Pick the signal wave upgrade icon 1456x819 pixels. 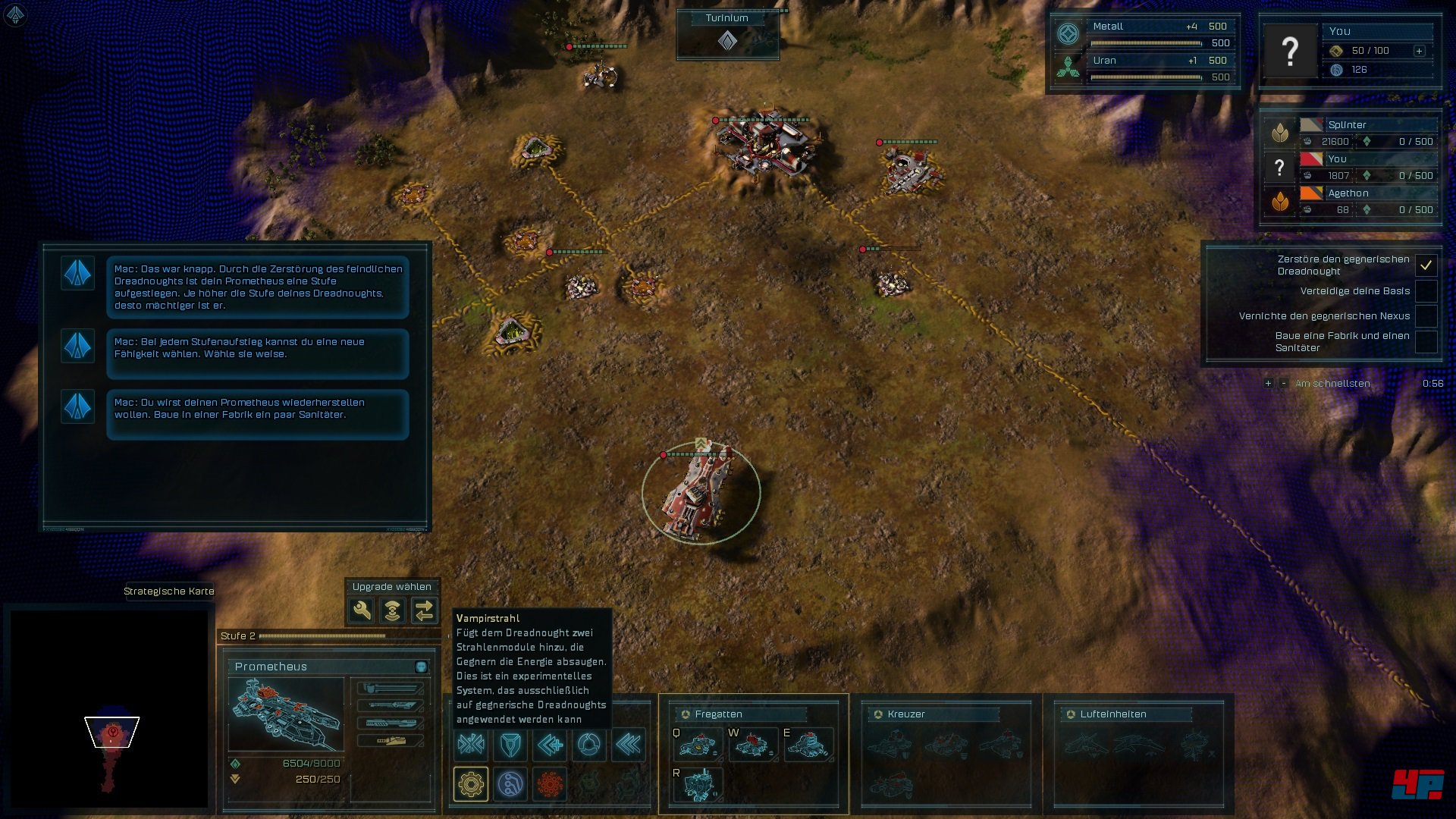392,610
